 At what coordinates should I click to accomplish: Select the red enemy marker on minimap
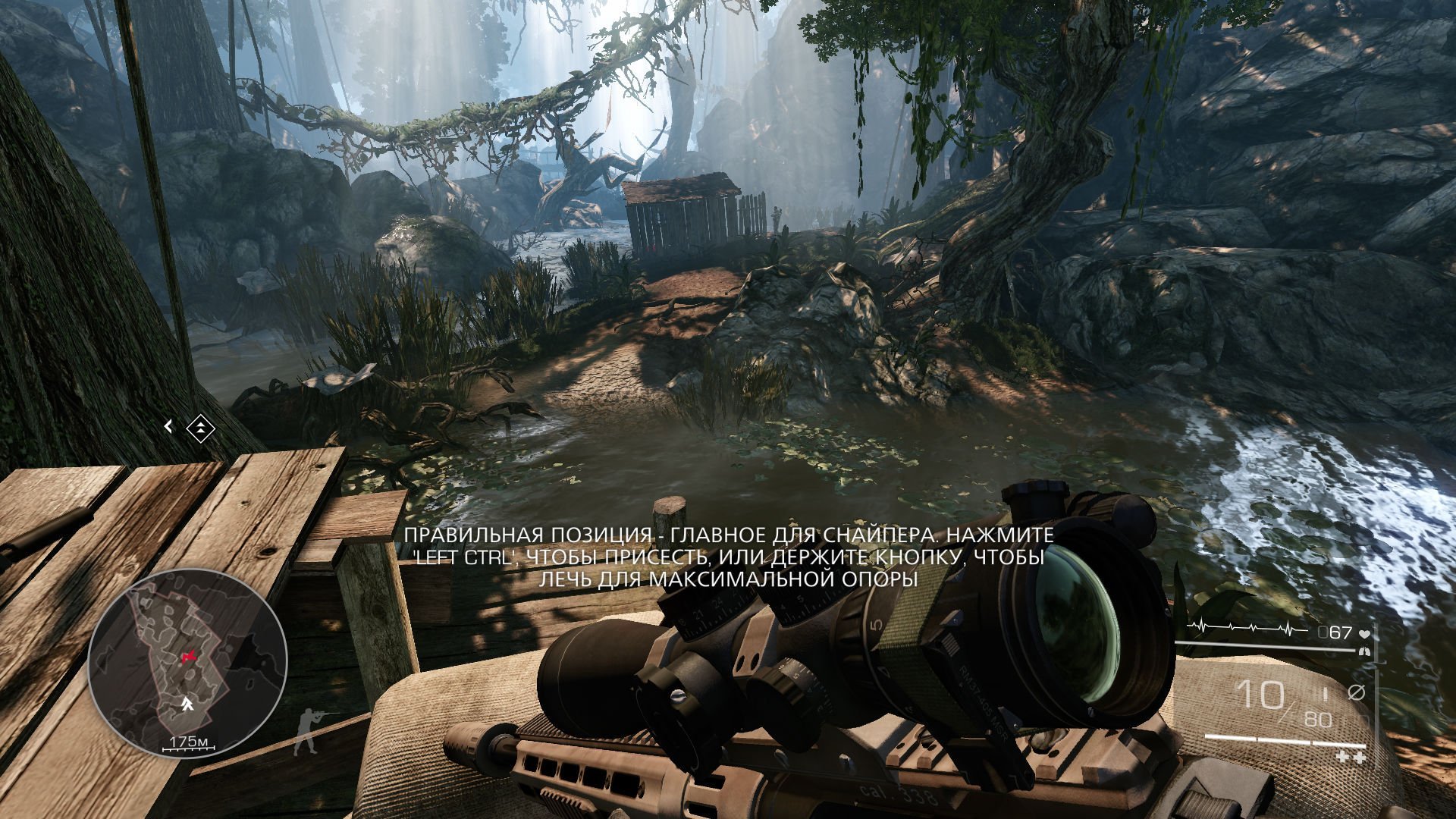[187, 656]
